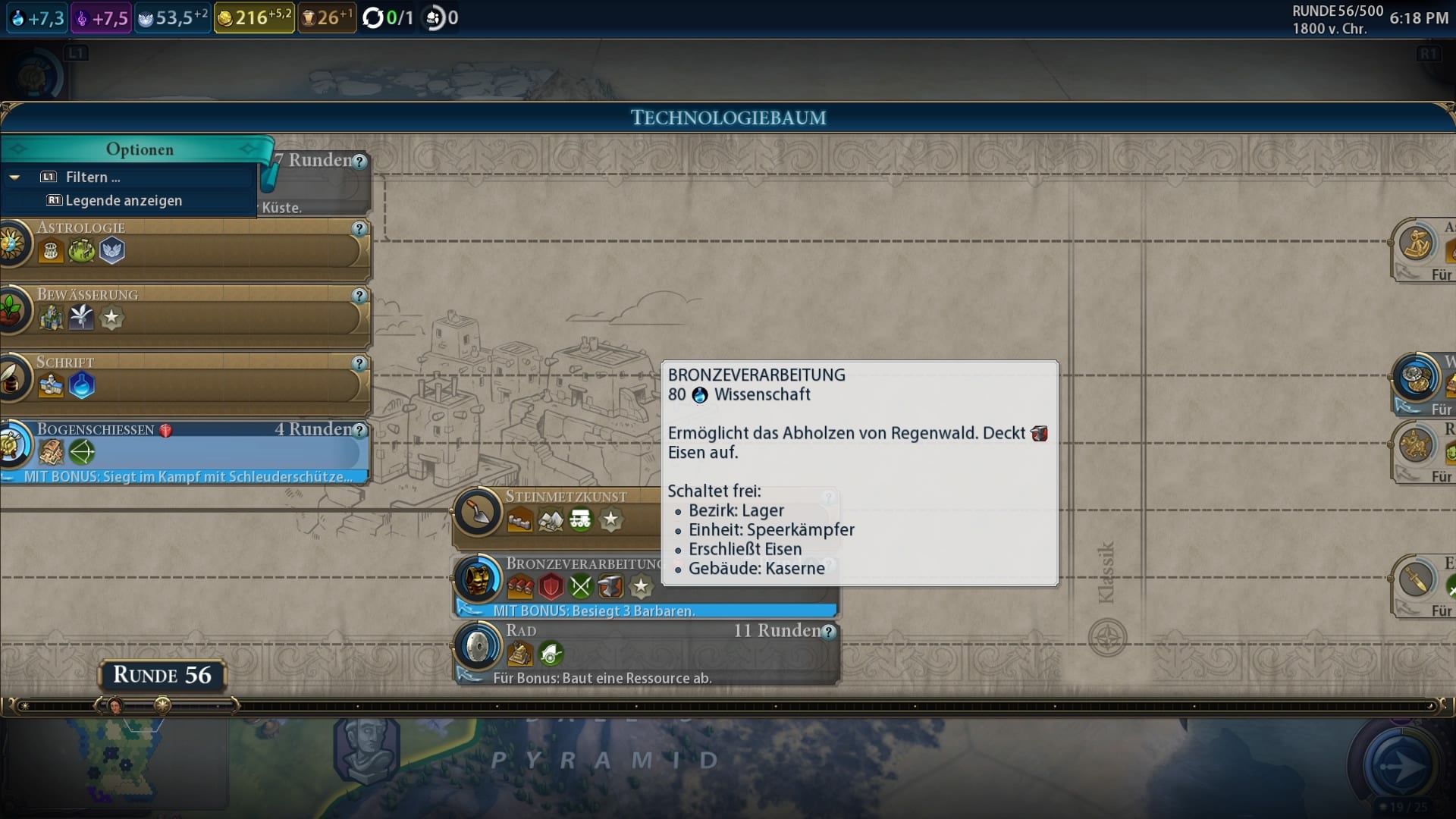Open Schrift help question mark

click(x=359, y=363)
